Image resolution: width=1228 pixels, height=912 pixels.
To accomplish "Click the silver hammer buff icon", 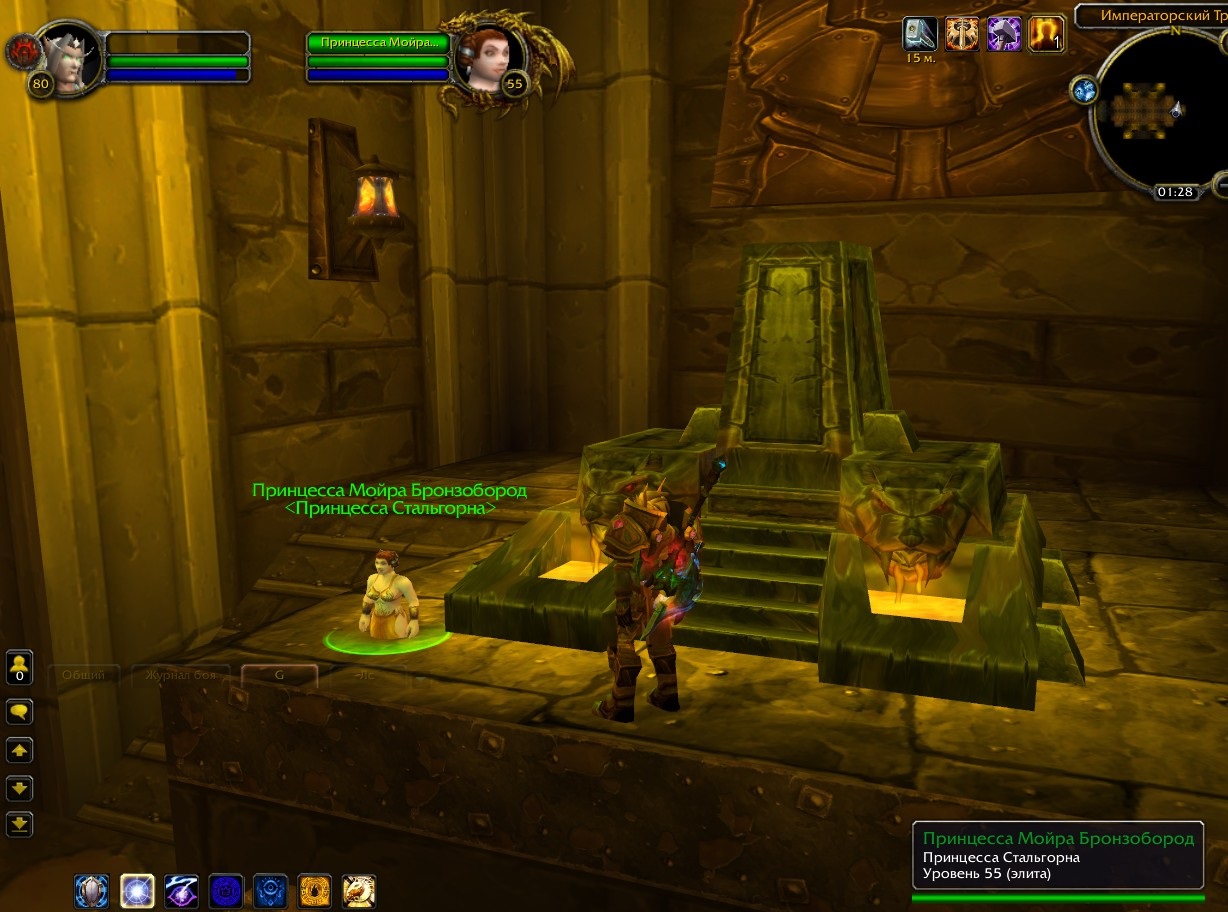I will coord(920,34).
